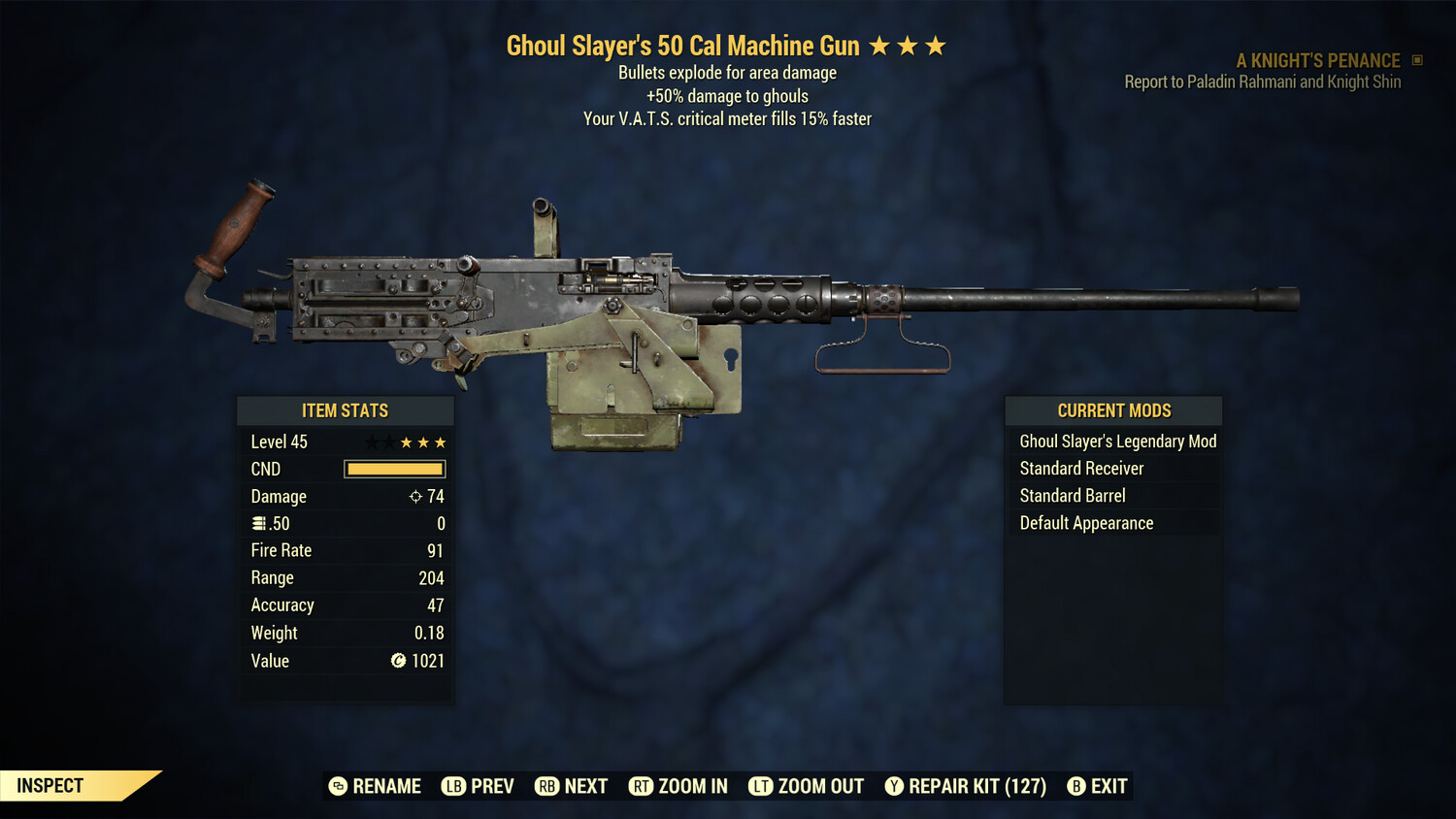Click the crosshair icon beside Damage 74
This screenshot has height=819, width=1456.
(414, 496)
